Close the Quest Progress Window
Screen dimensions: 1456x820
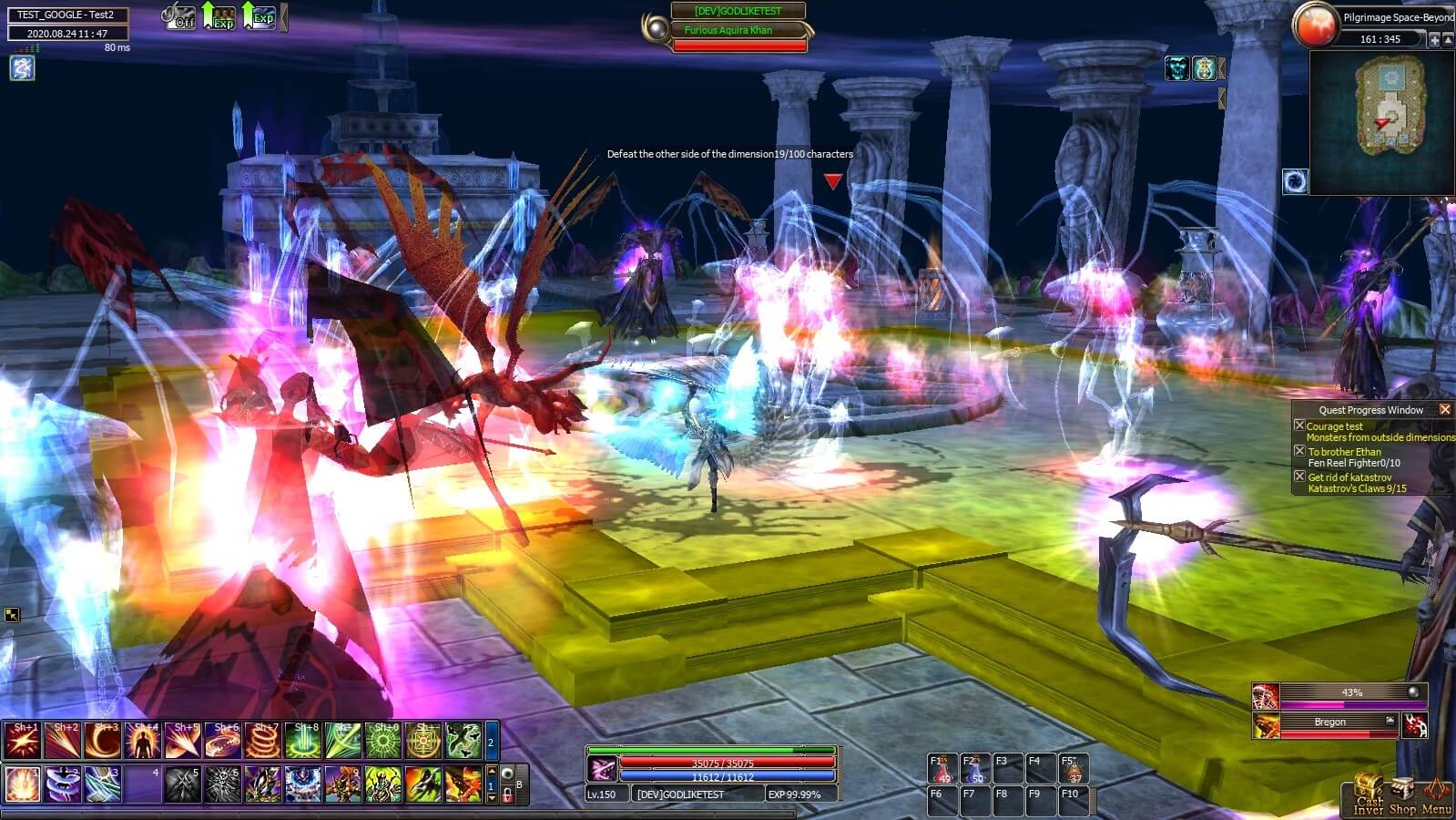tap(1444, 410)
